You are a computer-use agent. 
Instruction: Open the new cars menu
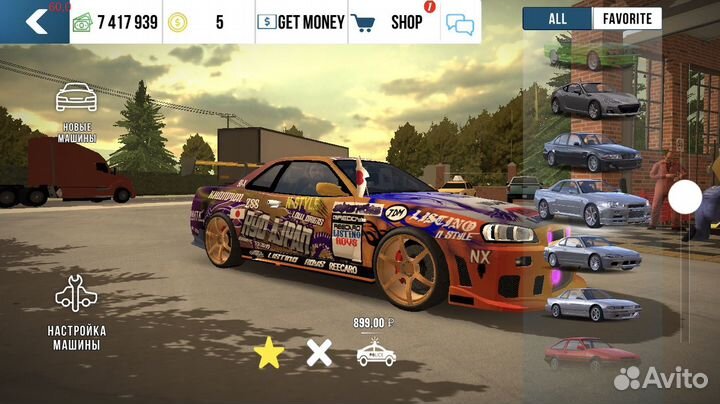click(x=76, y=111)
